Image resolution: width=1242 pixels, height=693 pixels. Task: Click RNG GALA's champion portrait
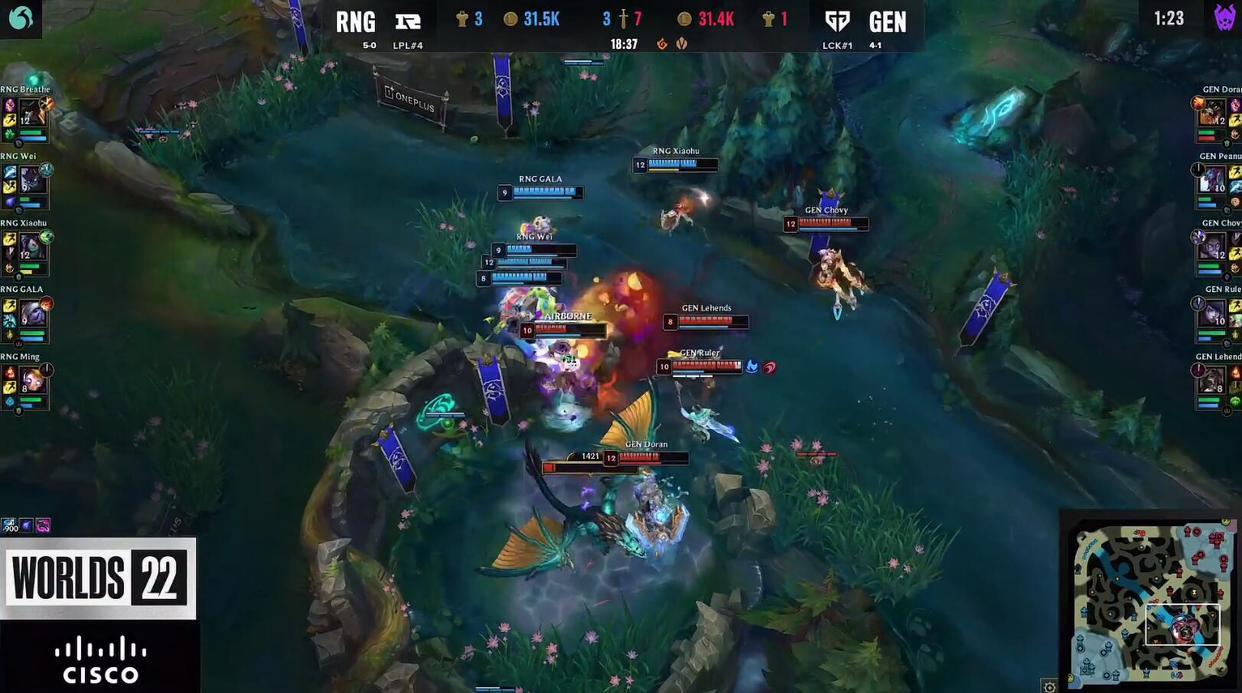pyautogui.click(x=31, y=312)
